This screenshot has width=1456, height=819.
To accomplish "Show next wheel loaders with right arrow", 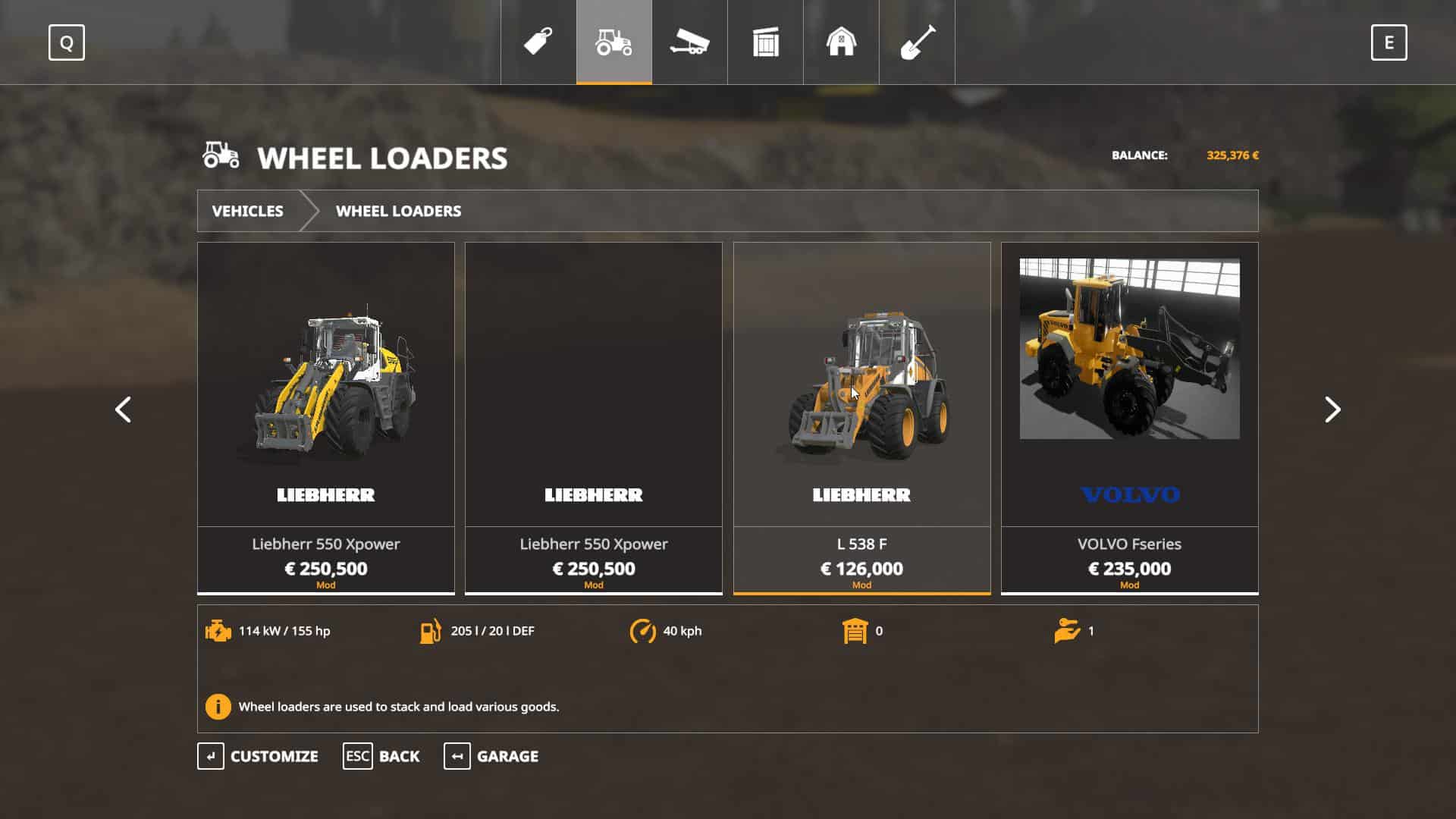I will pyautogui.click(x=1332, y=409).
